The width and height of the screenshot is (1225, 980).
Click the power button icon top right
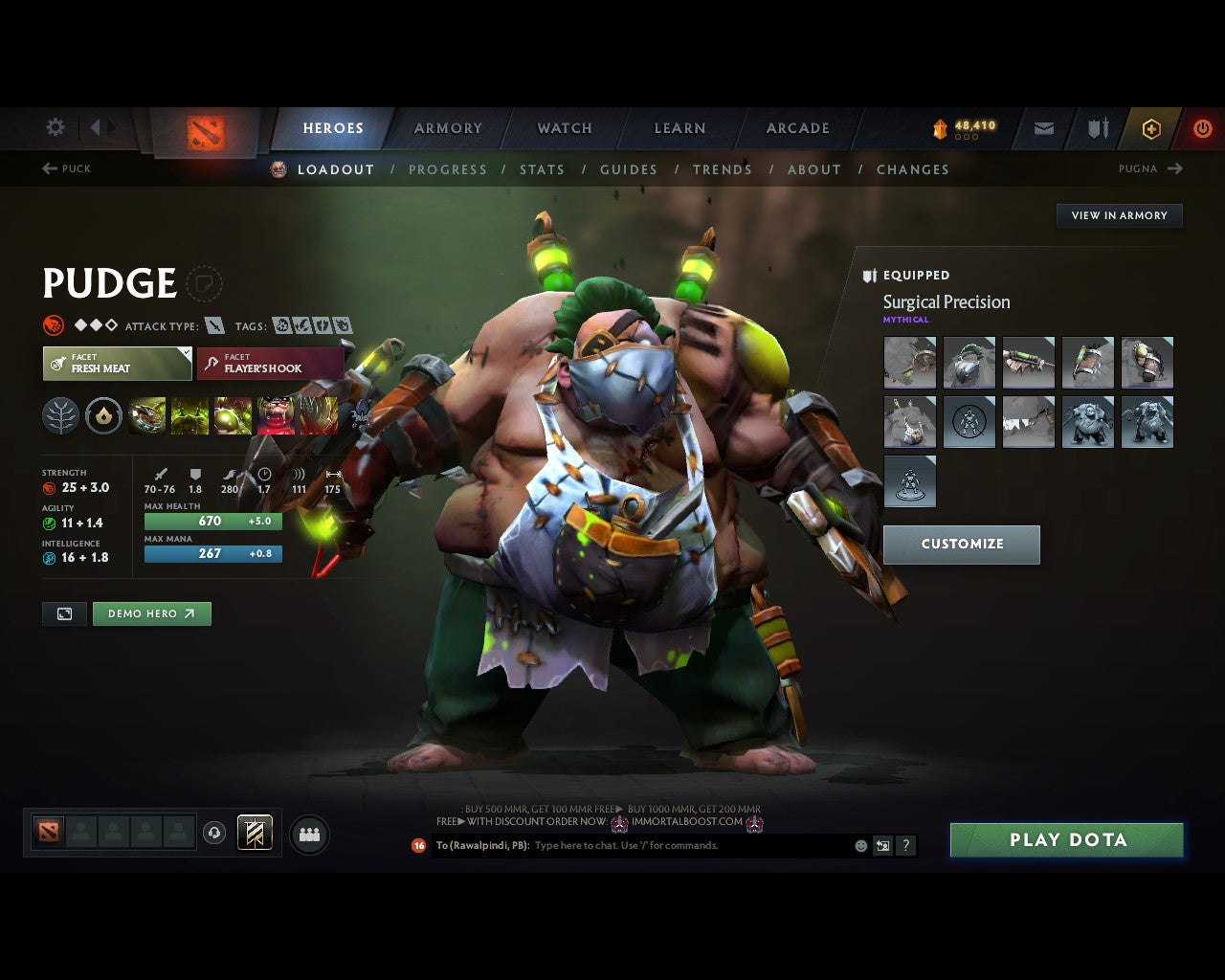1203,128
